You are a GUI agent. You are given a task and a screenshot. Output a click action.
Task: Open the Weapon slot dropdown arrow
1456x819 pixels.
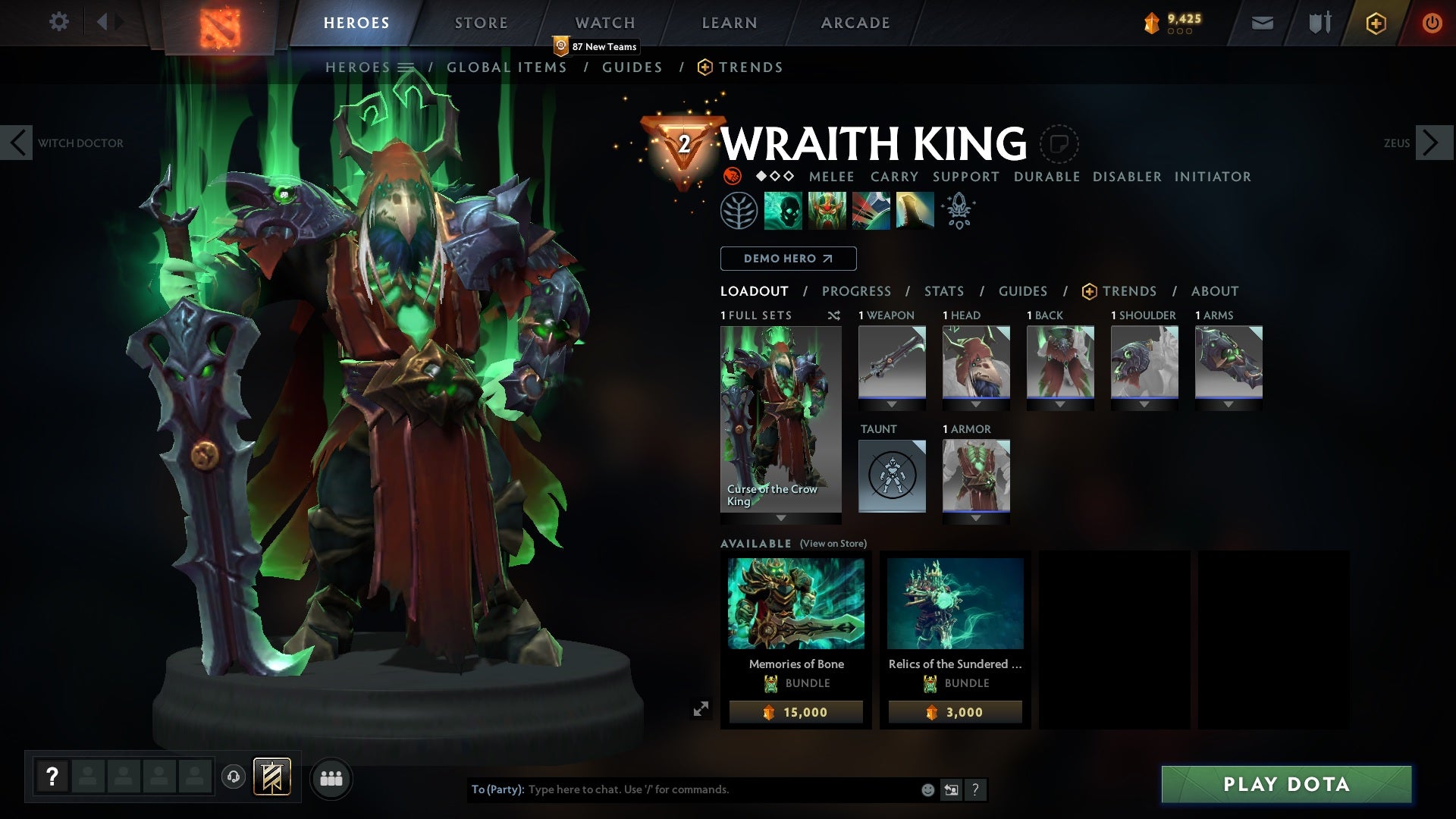pos(892,403)
